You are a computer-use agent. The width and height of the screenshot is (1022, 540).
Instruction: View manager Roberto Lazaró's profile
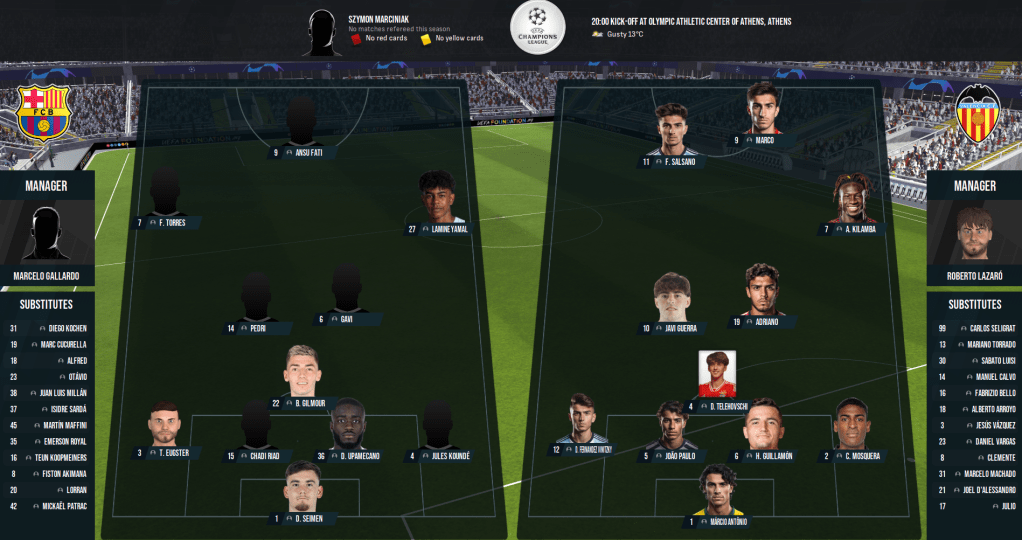click(974, 236)
